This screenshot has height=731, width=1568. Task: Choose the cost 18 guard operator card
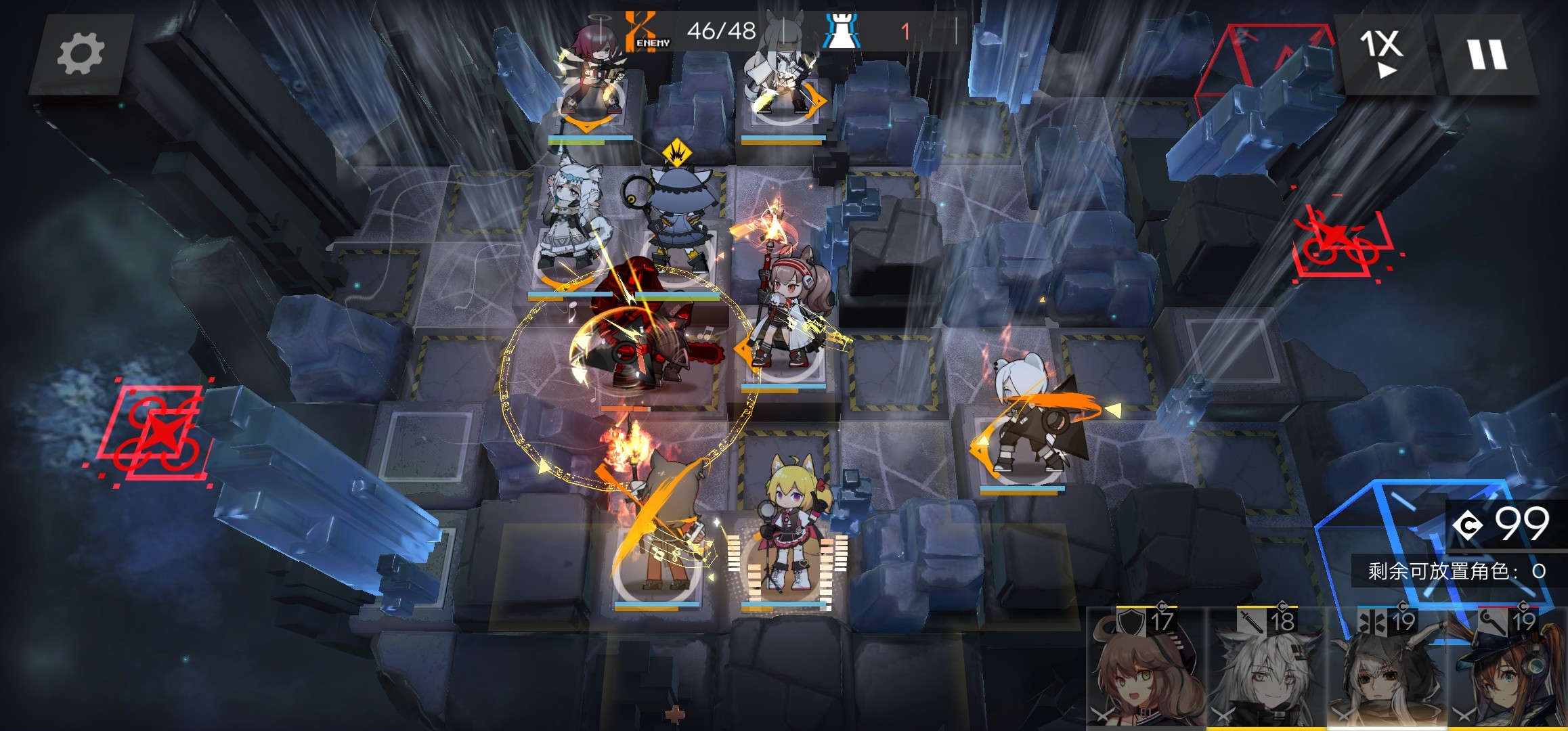click(x=1266, y=670)
